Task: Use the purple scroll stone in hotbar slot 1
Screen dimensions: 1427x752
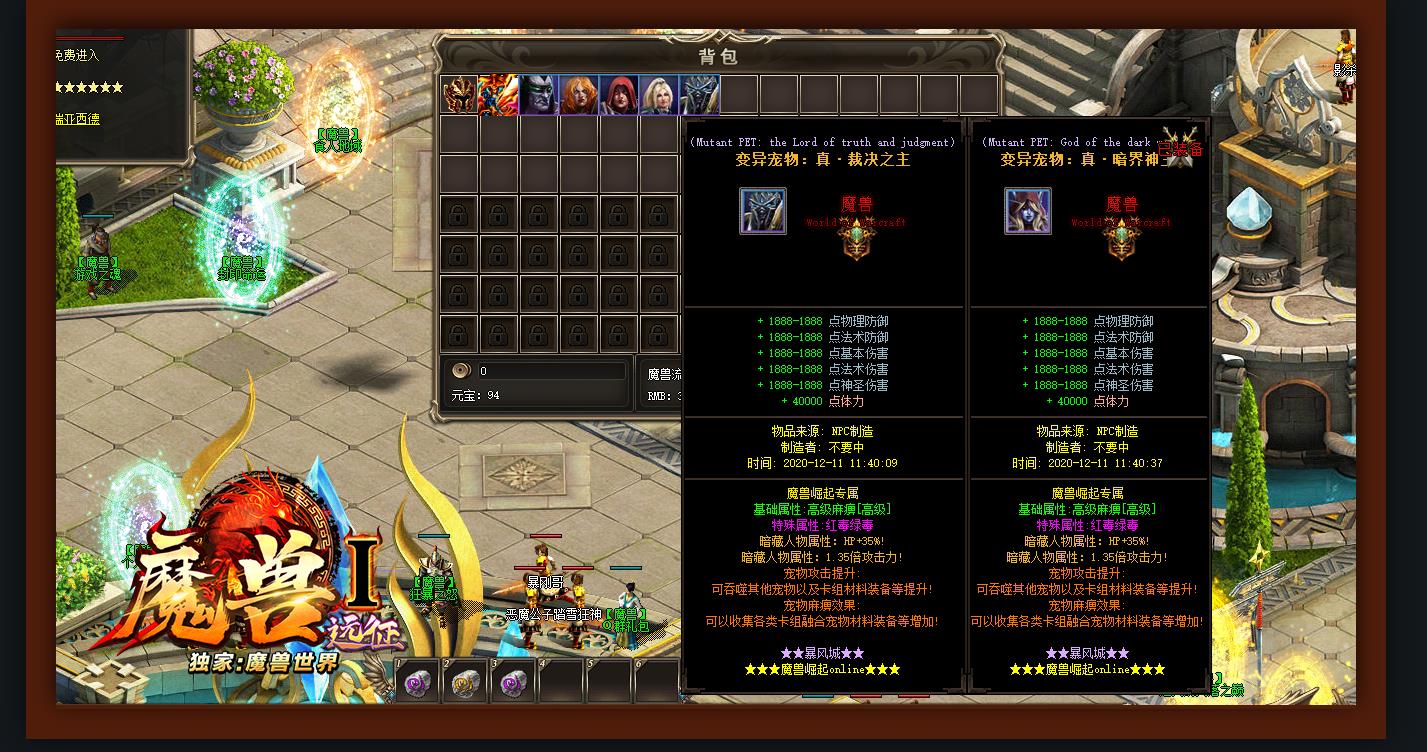Action: pyautogui.click(x=417, y=682)
